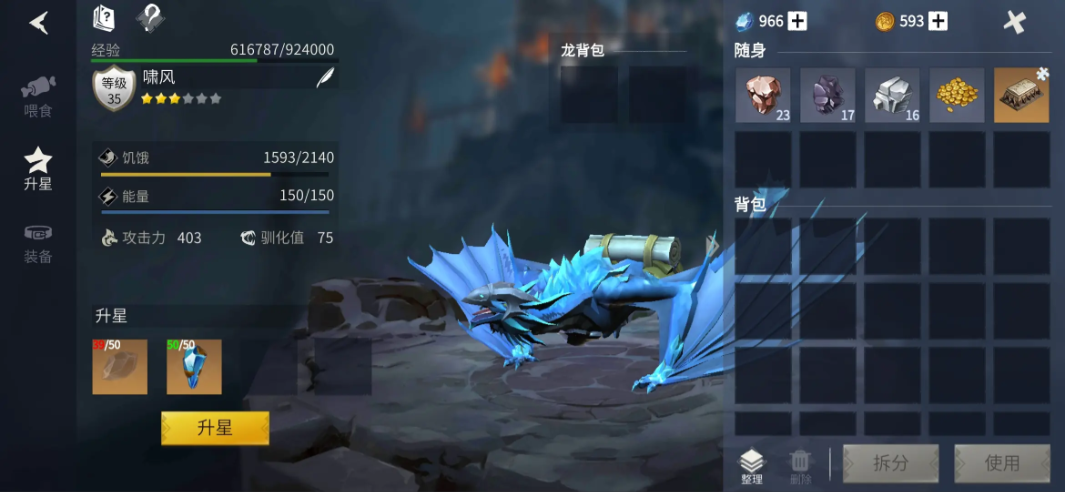Switch to the 喂食 feeding tab
Image resolution: width=1065 pixels, height=492 pixels.
click(38, 95)
